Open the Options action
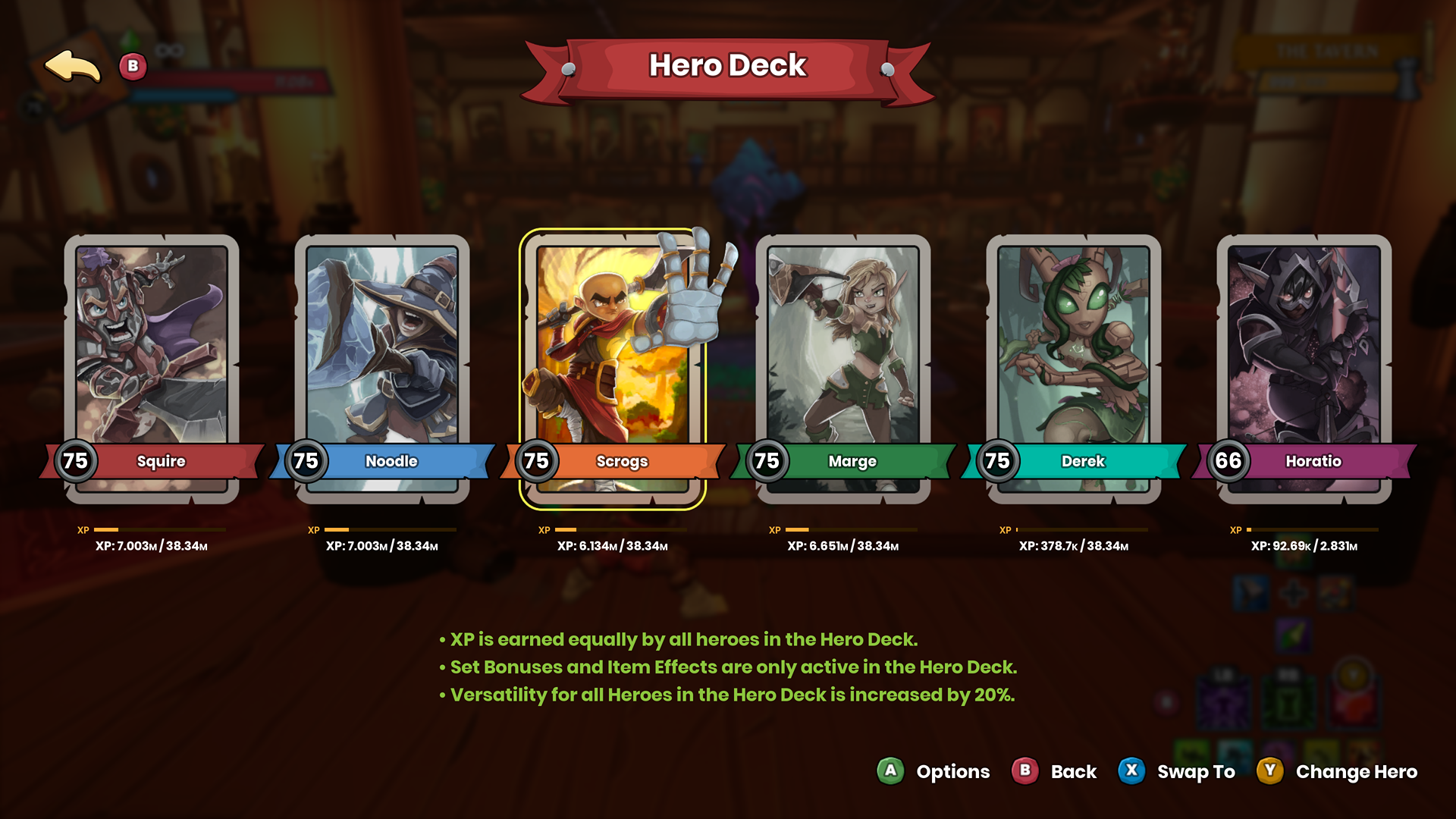The image size is (1456, 819). (934, 771)
